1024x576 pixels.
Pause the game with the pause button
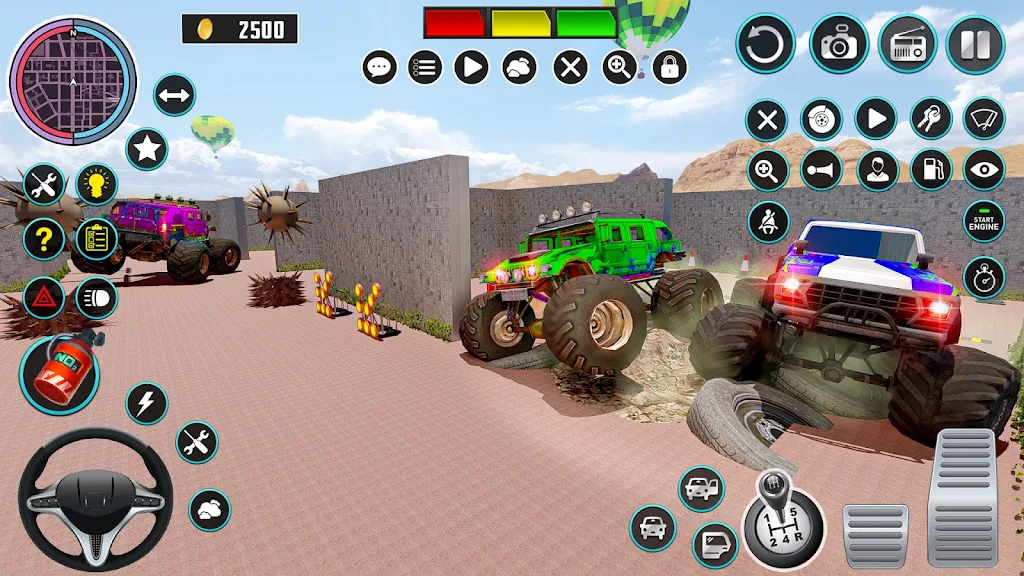(x=975, y=44)
